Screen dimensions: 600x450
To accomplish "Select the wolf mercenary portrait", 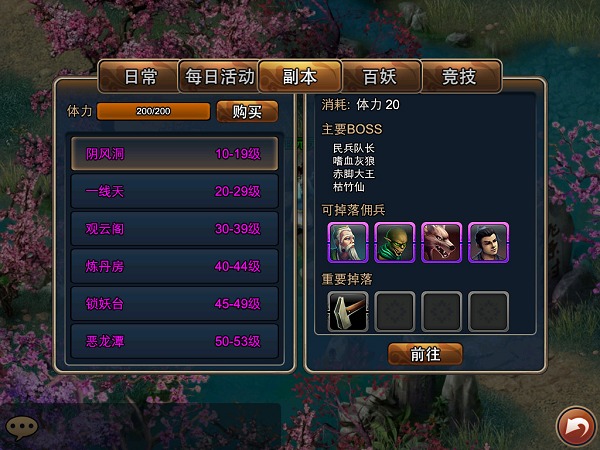I will tap(441, 242).
